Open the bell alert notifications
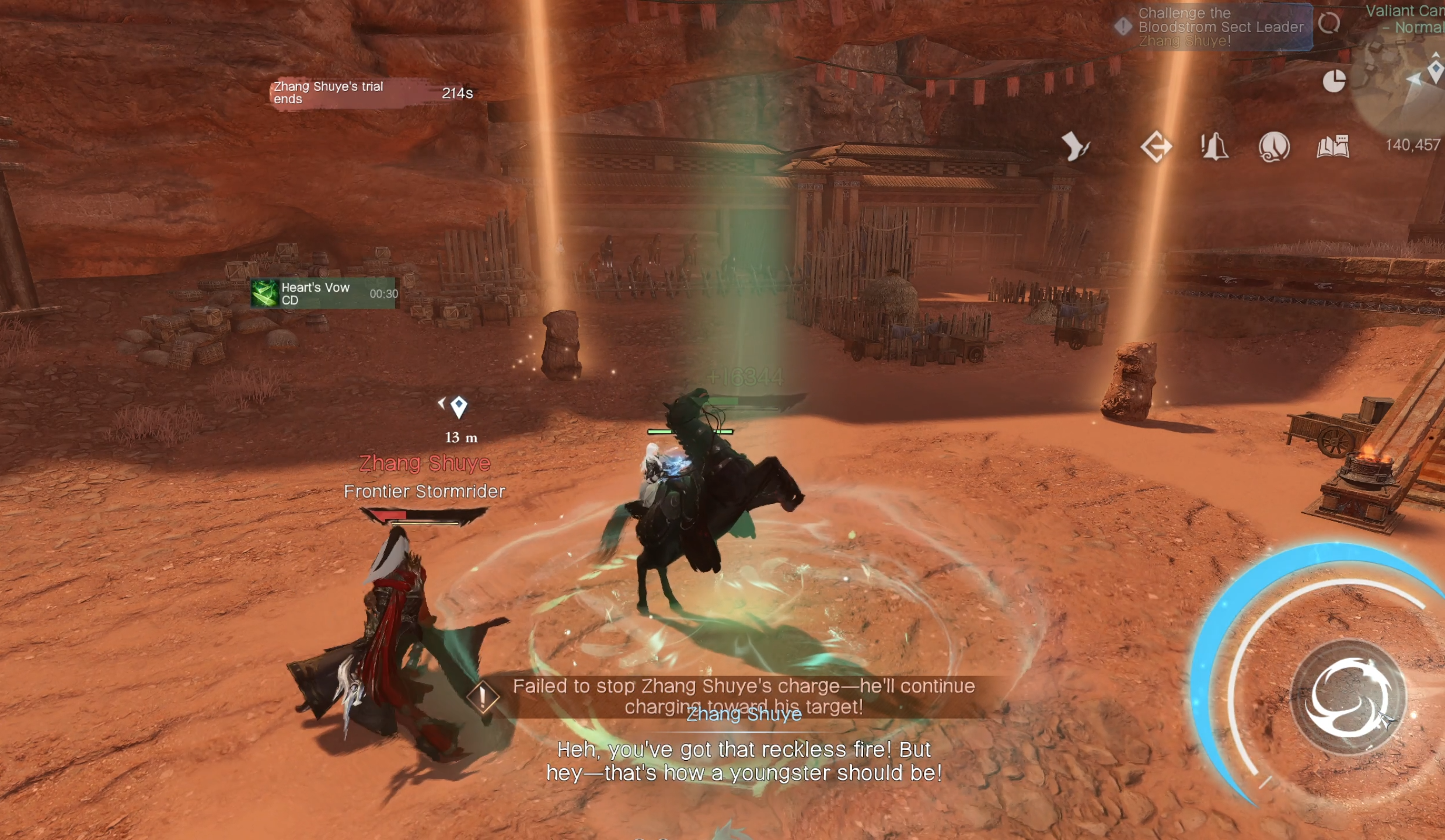Image resolution: width=1445 pixels, height=840 pixels. coord(1214,146)
